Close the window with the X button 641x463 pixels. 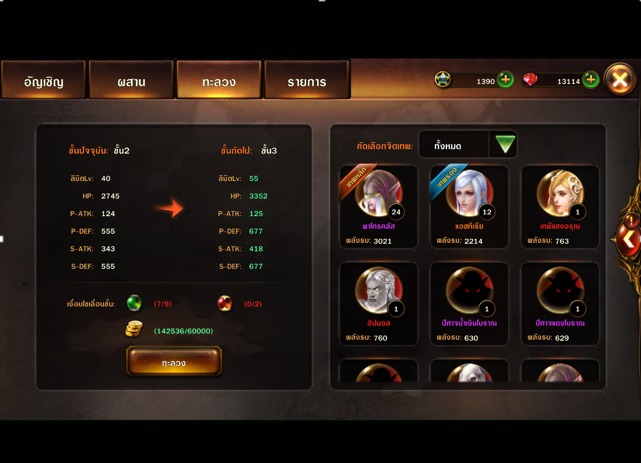[x=620, y=80]
